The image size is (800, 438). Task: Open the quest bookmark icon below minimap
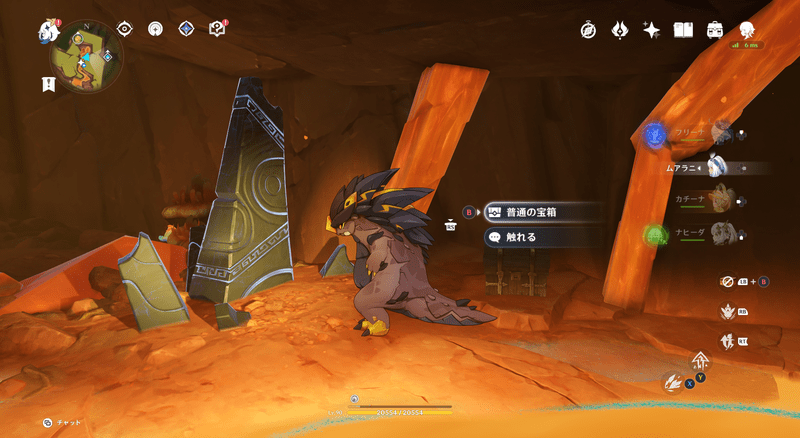pos(49,84)
